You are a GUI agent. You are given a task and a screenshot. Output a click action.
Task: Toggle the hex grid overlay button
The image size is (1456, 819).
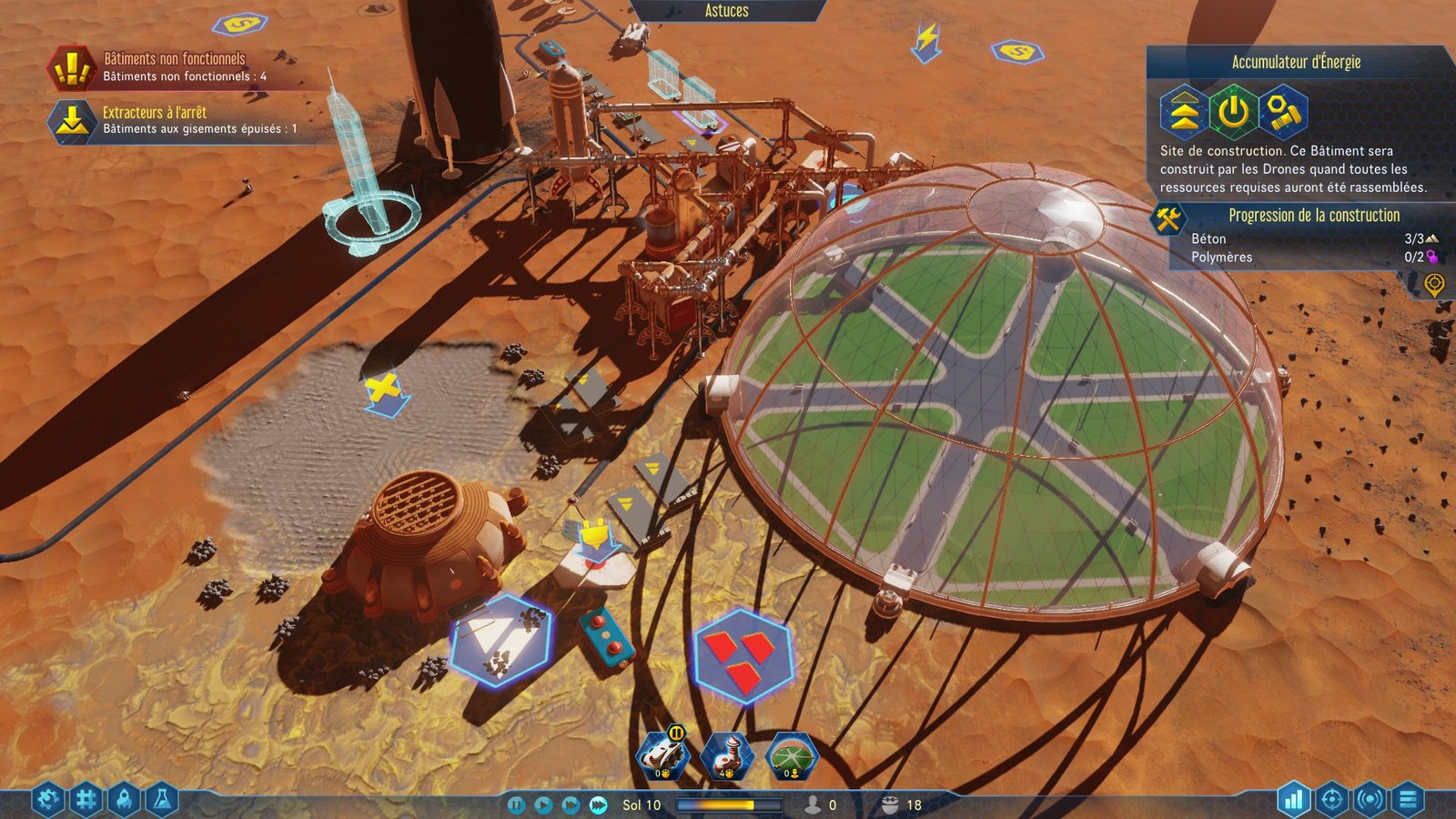86,800
